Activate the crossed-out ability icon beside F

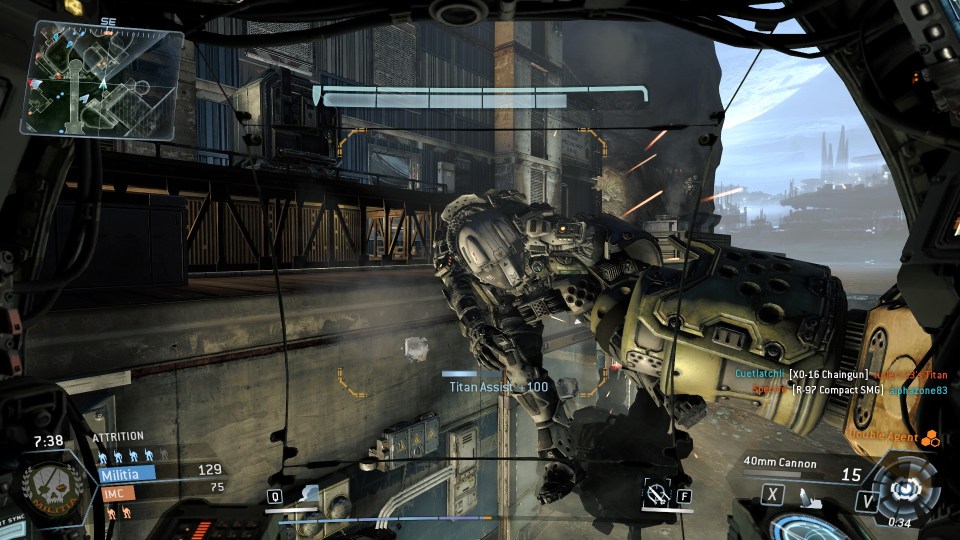[656, 492]
